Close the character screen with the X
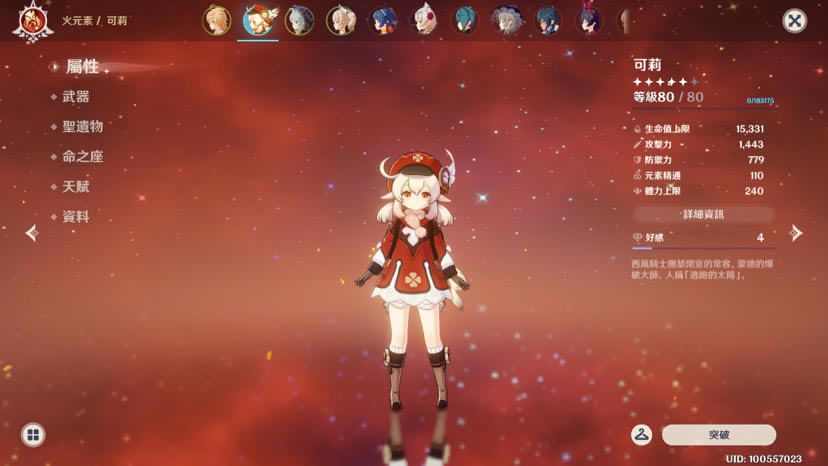 click(794, 20)
